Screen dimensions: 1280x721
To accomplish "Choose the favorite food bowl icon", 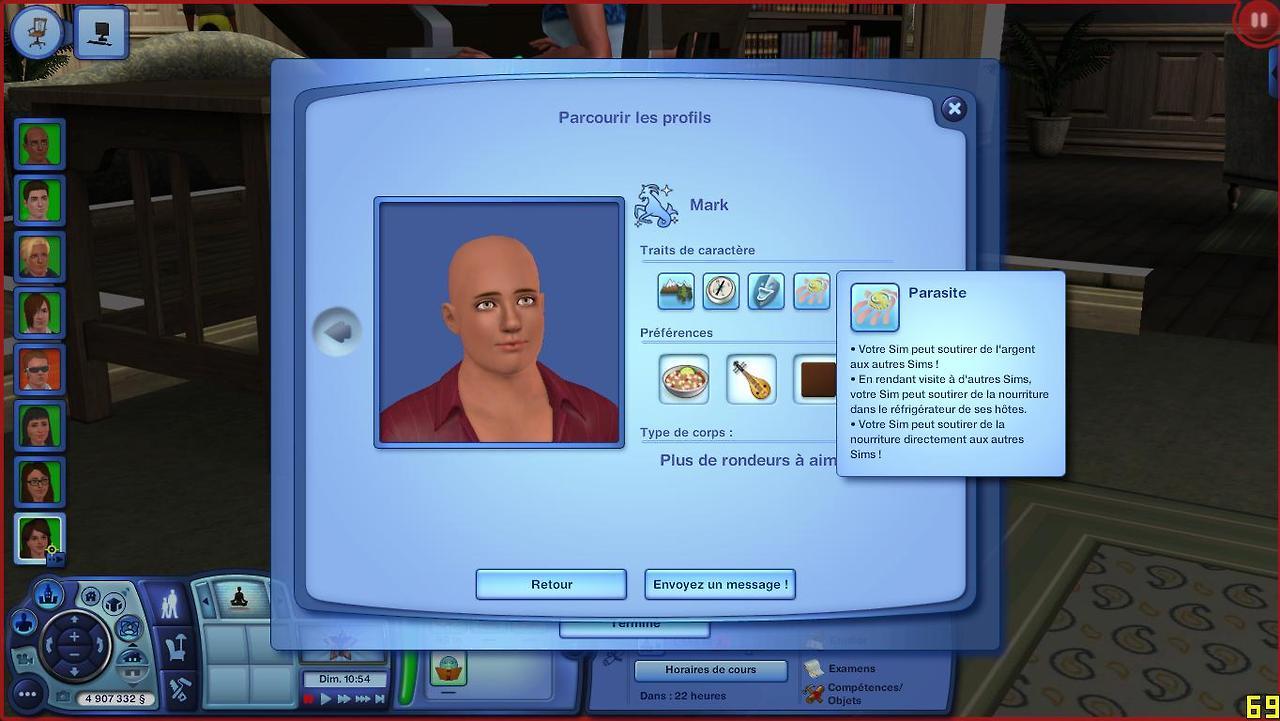I will 684,379.
